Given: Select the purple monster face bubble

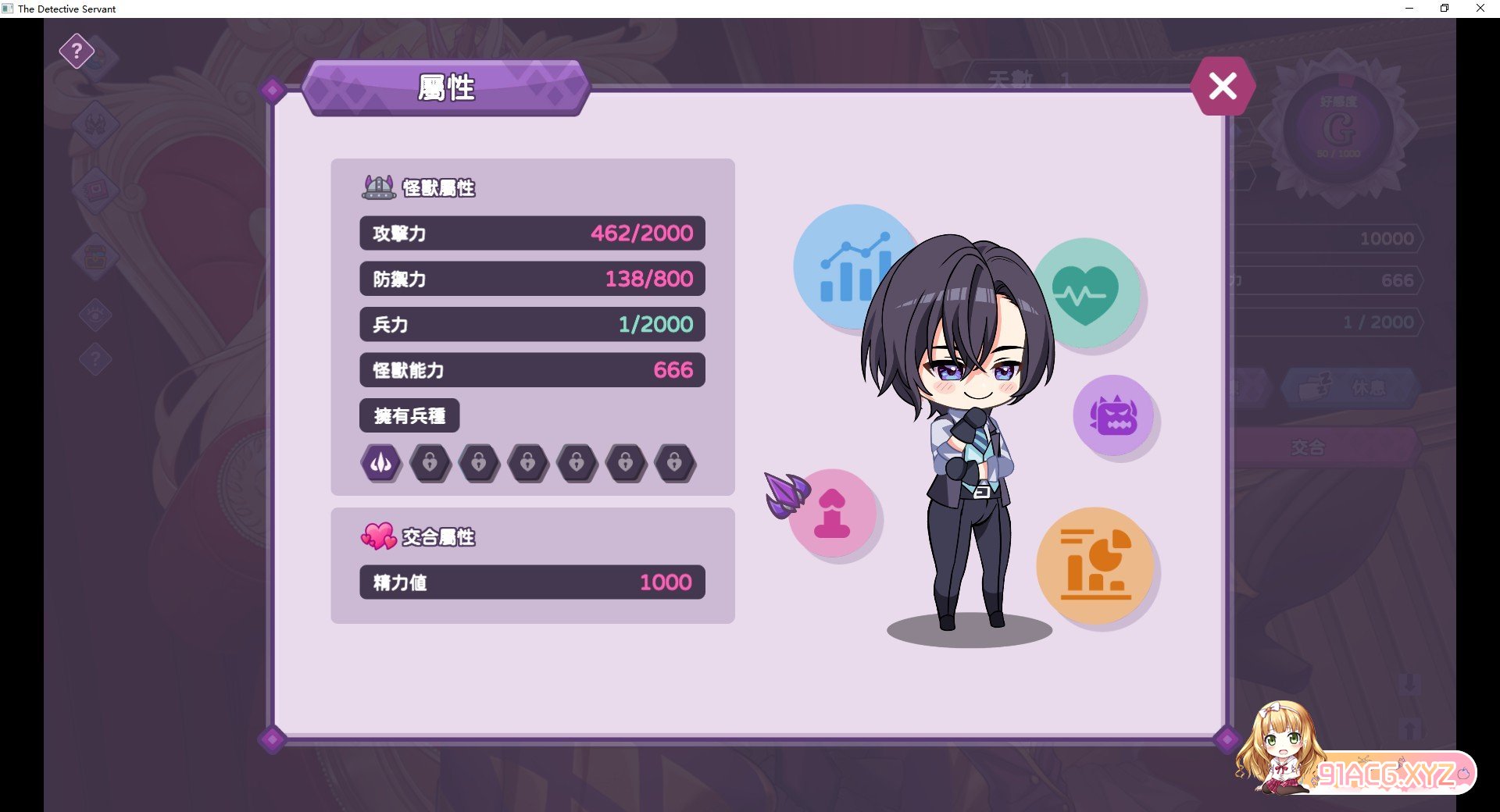Looking at the screenshot, I should coord(1113,415).
